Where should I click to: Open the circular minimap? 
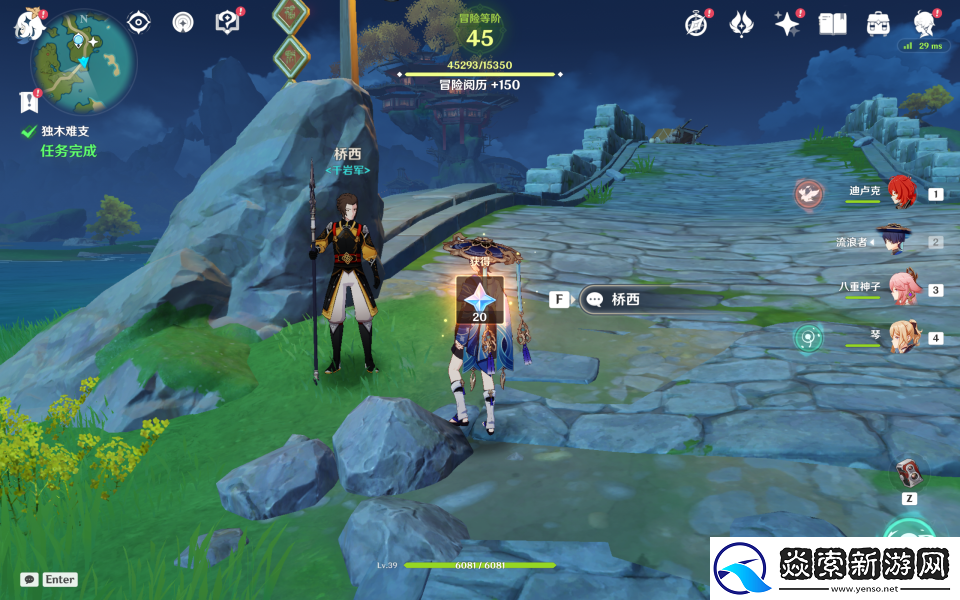pos(84,62)
